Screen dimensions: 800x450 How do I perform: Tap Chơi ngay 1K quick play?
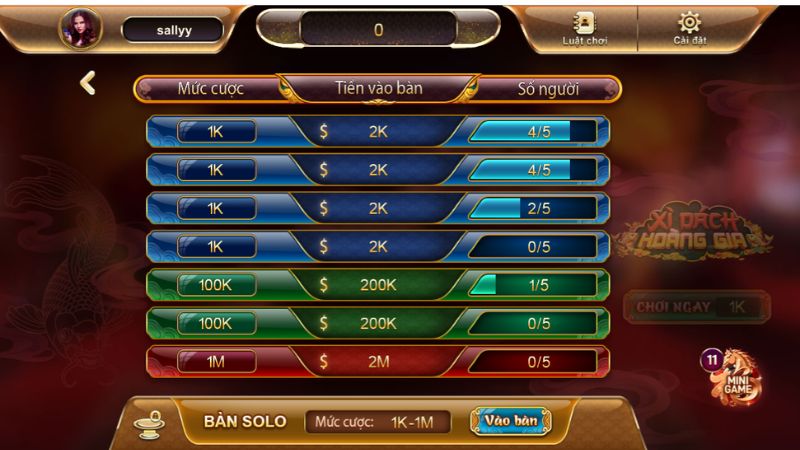[696, 307]
